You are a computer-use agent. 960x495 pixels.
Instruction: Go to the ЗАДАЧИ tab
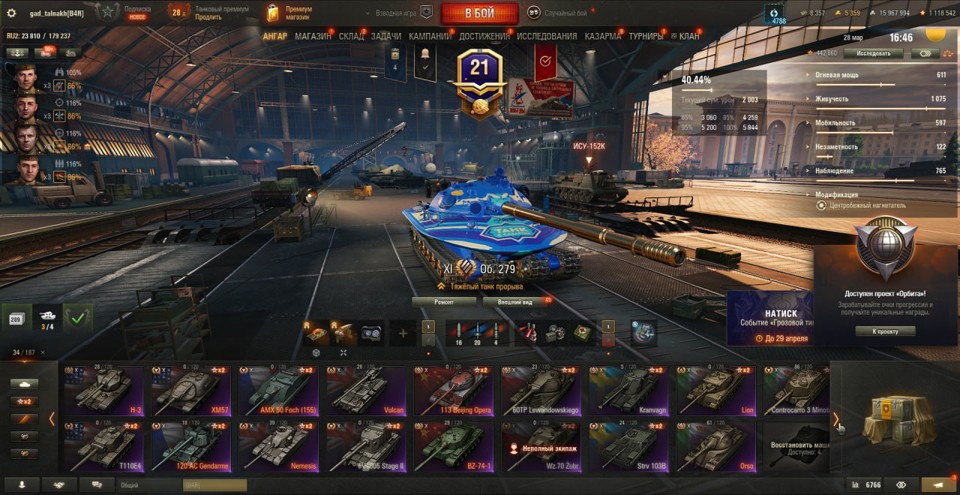click(386, 36)
